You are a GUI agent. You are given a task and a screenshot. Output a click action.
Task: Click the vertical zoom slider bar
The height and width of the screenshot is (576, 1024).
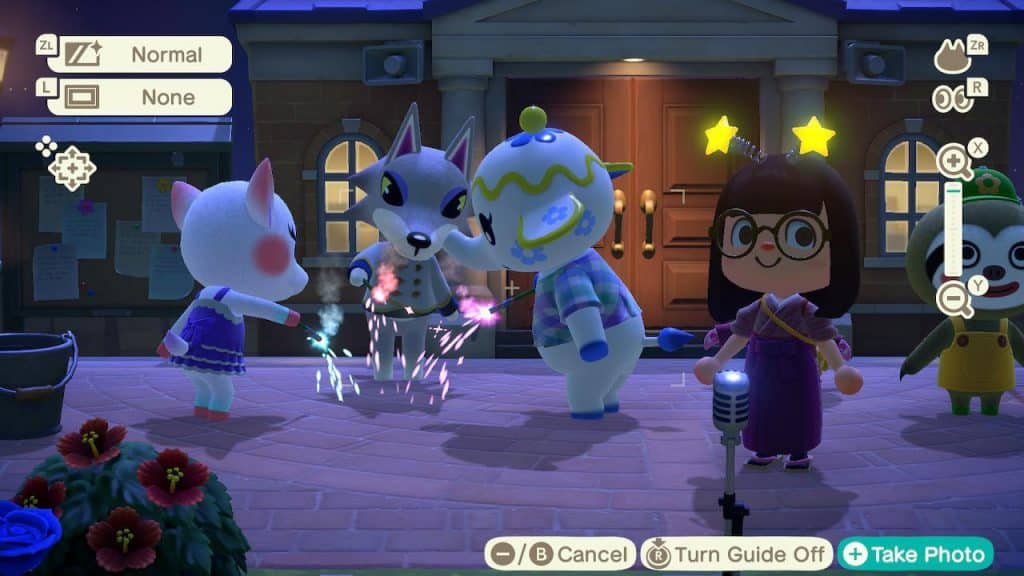point(954,230)
